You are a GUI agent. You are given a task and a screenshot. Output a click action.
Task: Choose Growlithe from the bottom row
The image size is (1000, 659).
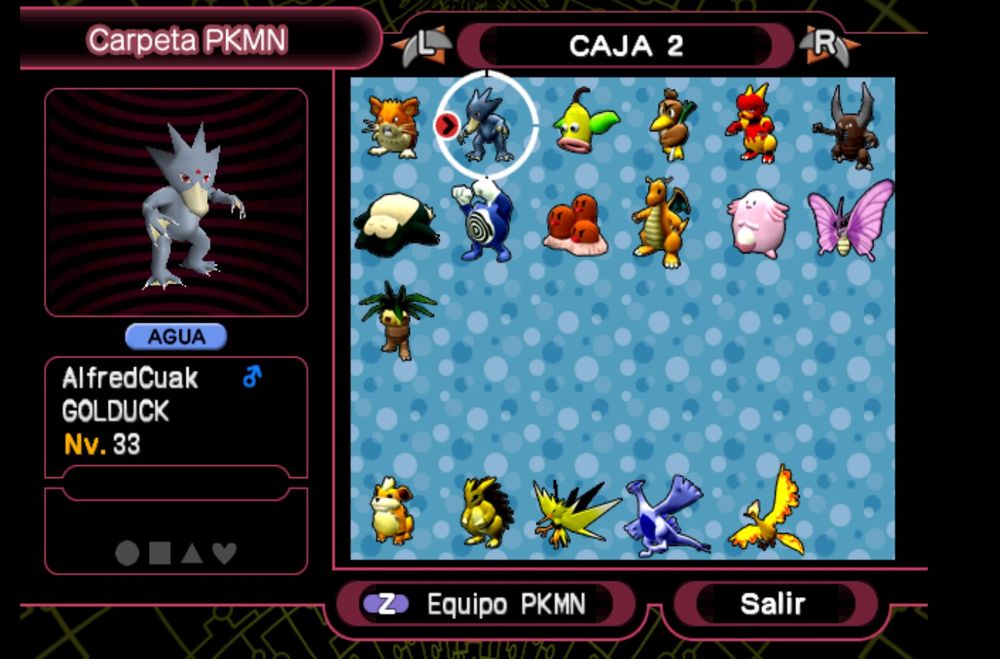(391, 510)
